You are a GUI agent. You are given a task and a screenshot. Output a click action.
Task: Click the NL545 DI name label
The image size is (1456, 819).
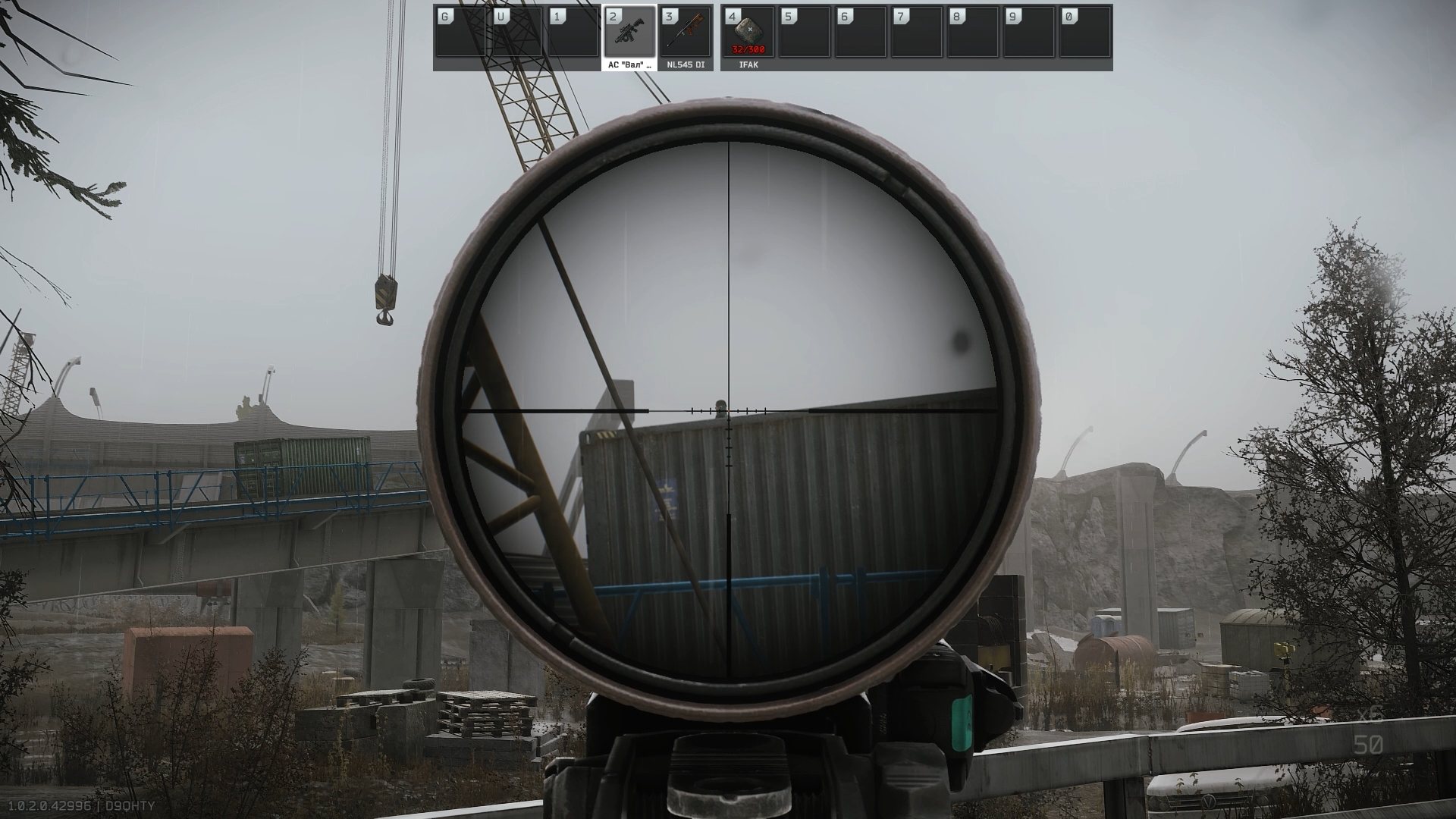tap(685, 66)
